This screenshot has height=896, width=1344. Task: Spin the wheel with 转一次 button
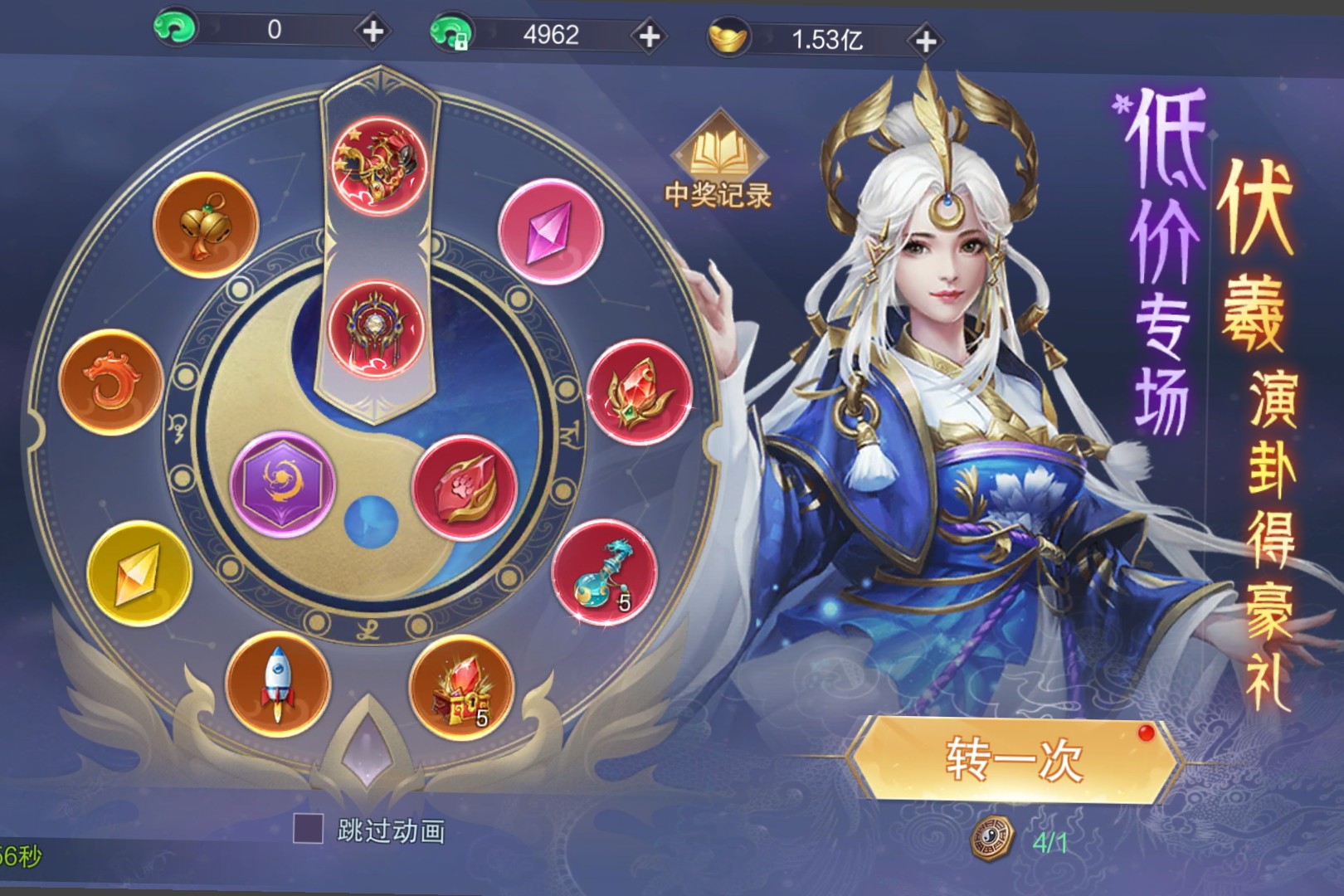point(1014,758)
